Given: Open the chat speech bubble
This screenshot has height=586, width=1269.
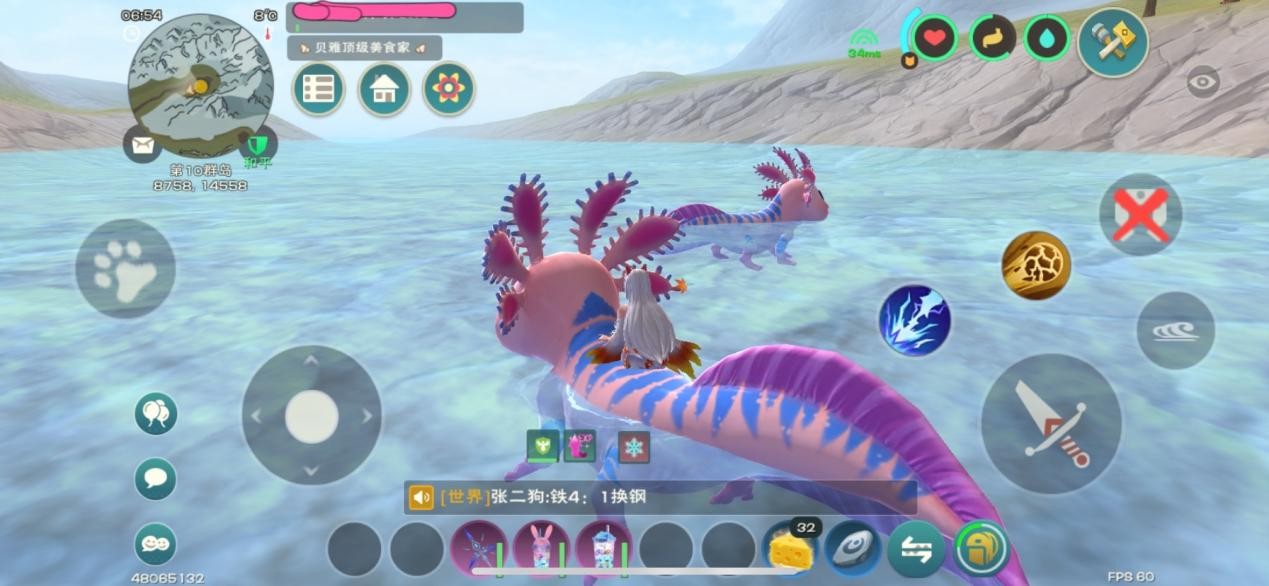Looking at the screenshot, I should coord(156,478).
